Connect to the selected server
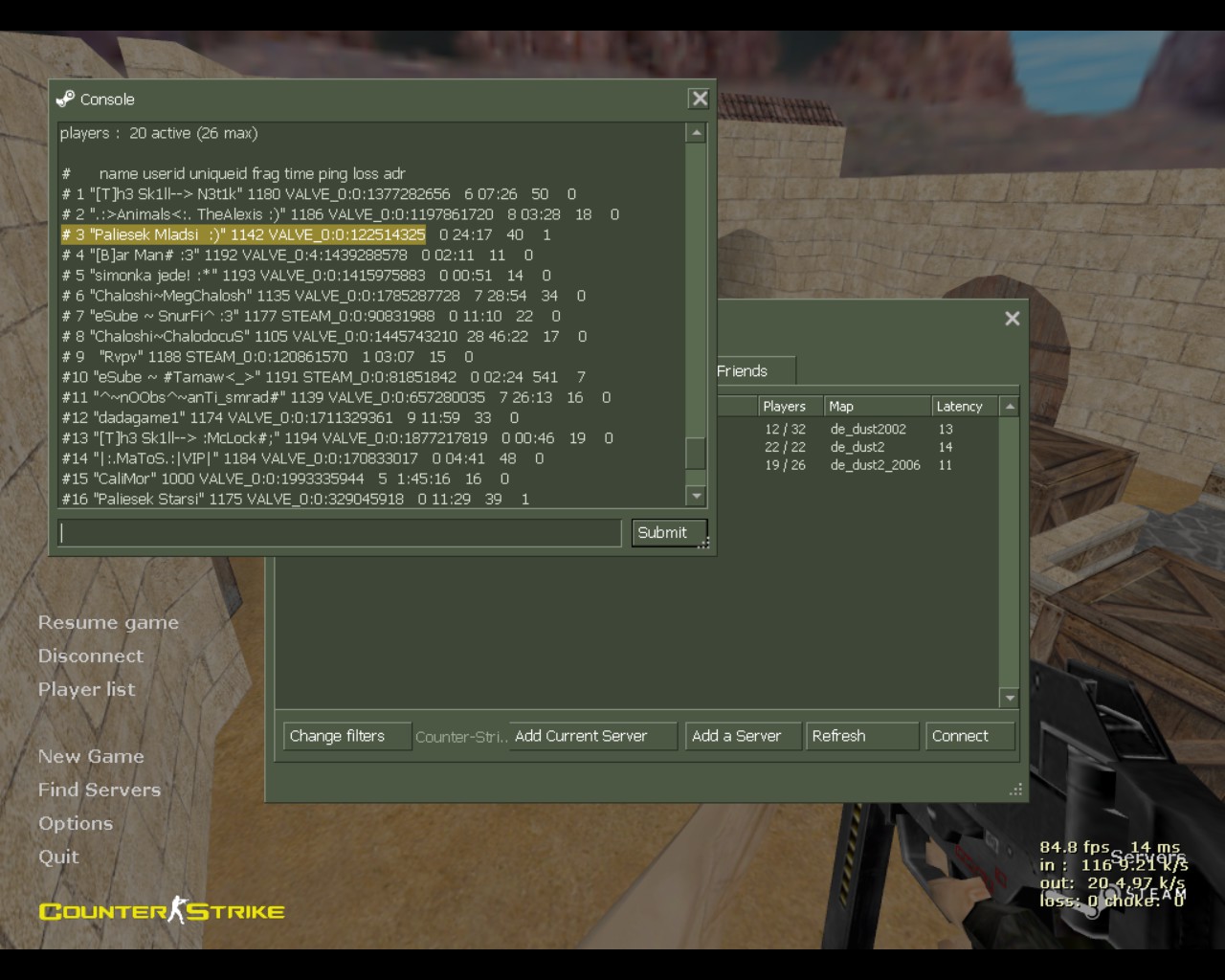This screenshot has height=980, width=1225. 969,736
